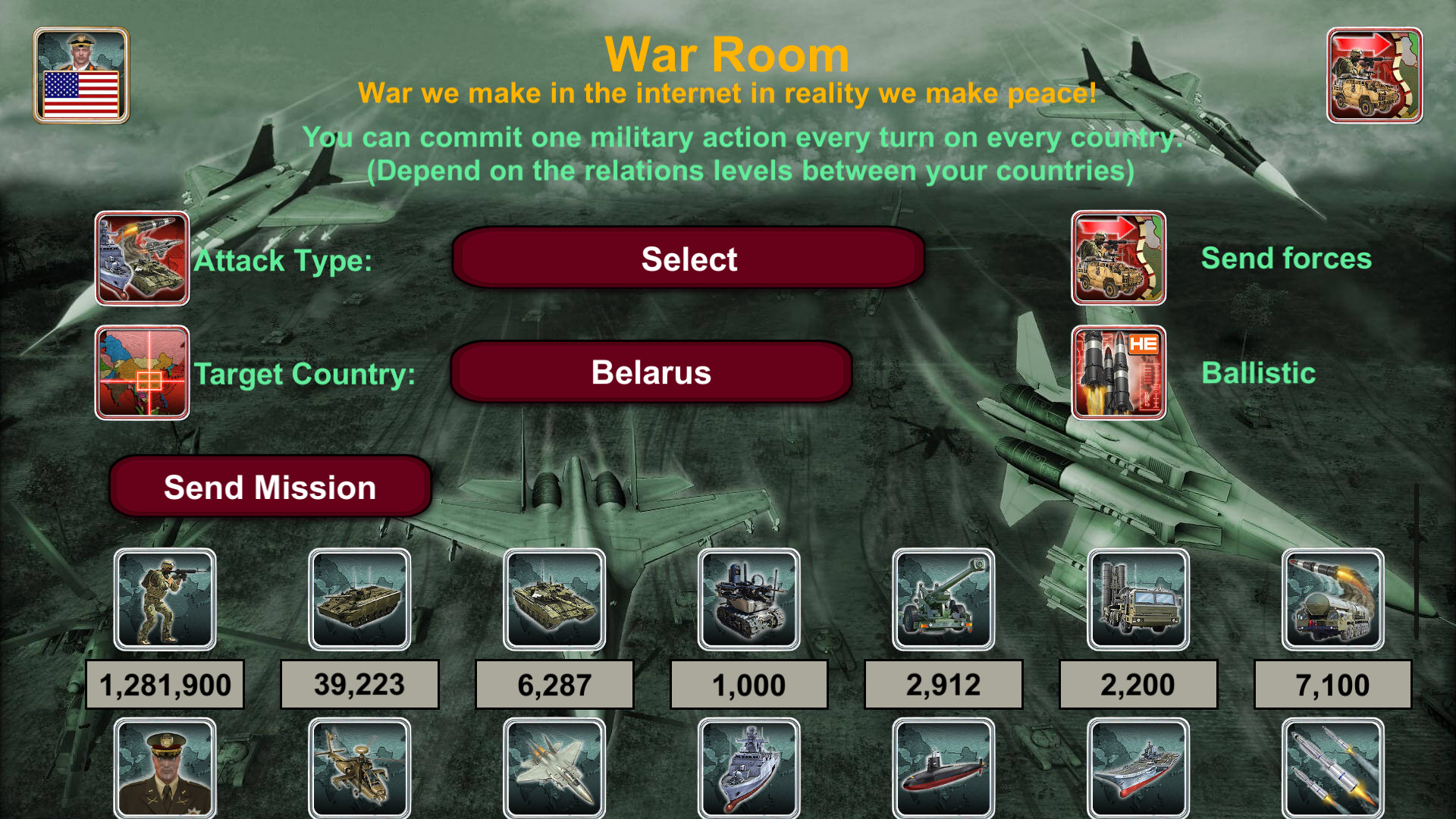The image size is (1456, 819).
Task: Select the artillery cannon unit icon
Action: click(x=943, y=599)
